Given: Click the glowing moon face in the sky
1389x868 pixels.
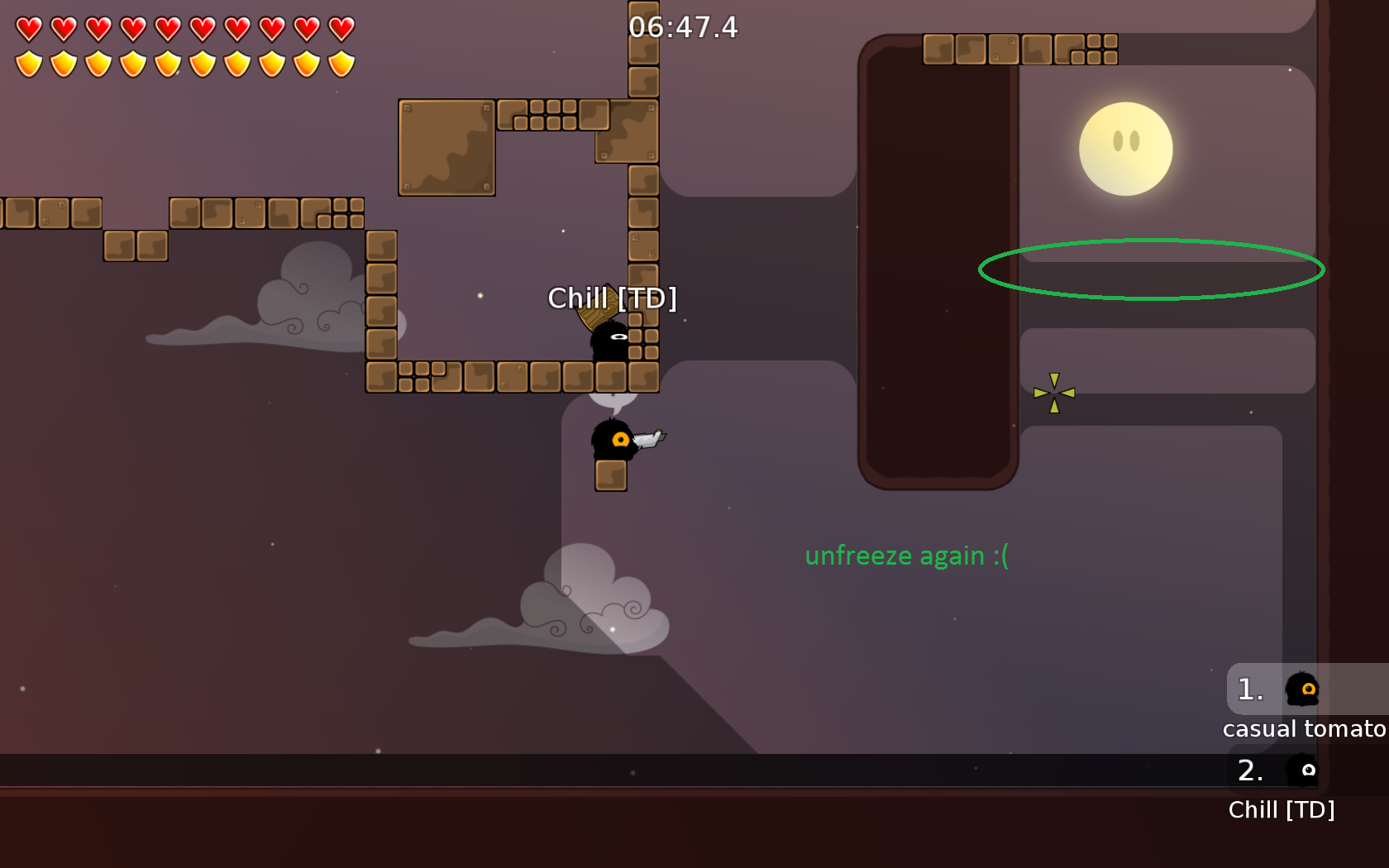Looking at the screenshot, I should [x=1124, y=149].
